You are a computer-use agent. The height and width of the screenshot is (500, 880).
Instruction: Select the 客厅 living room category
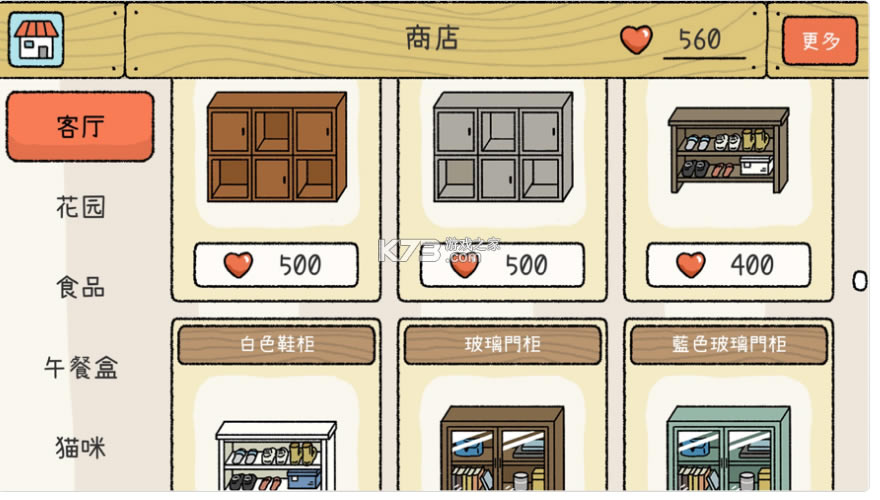point(80,127)
